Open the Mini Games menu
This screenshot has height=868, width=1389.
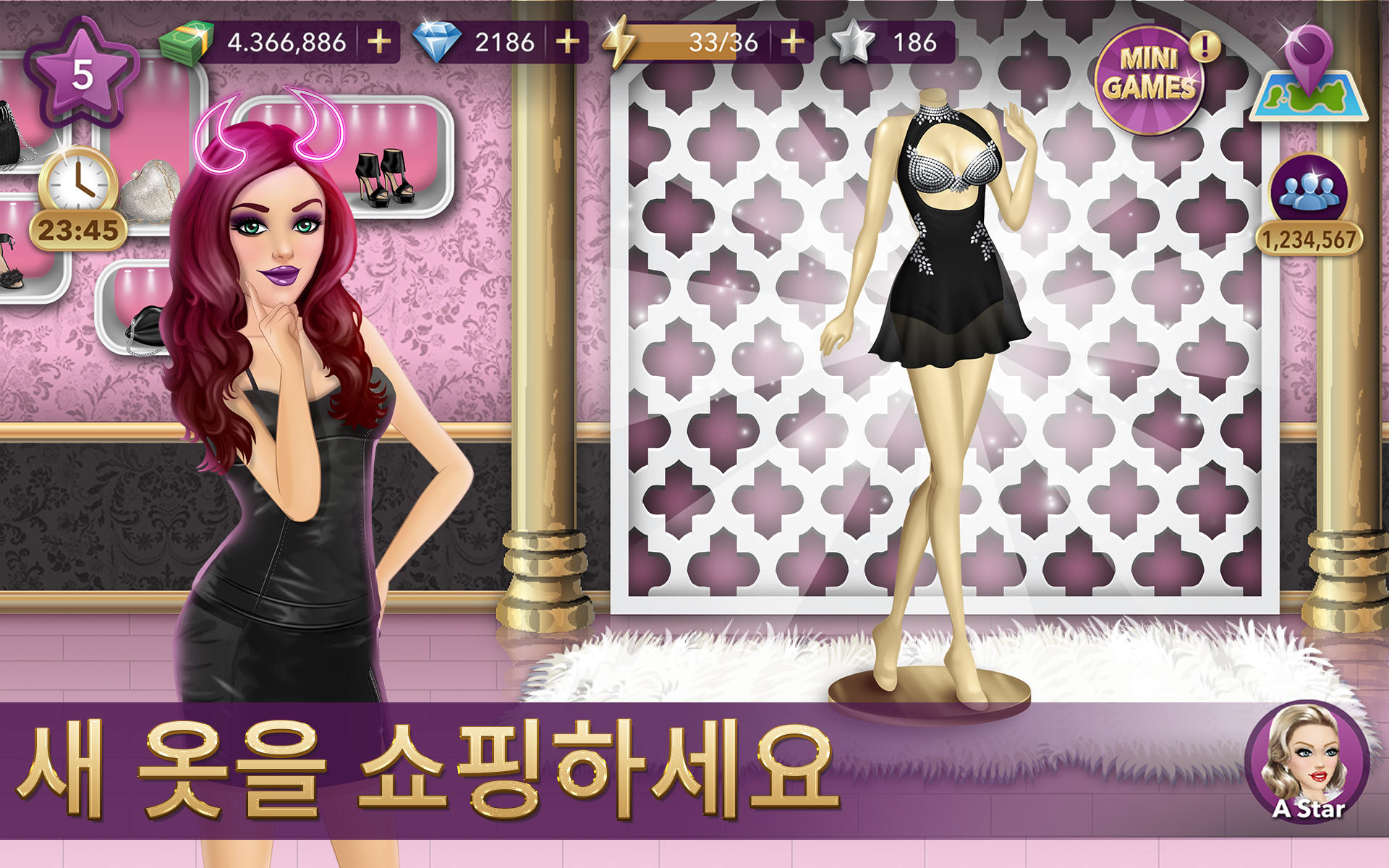click(x=1152, y=80)
